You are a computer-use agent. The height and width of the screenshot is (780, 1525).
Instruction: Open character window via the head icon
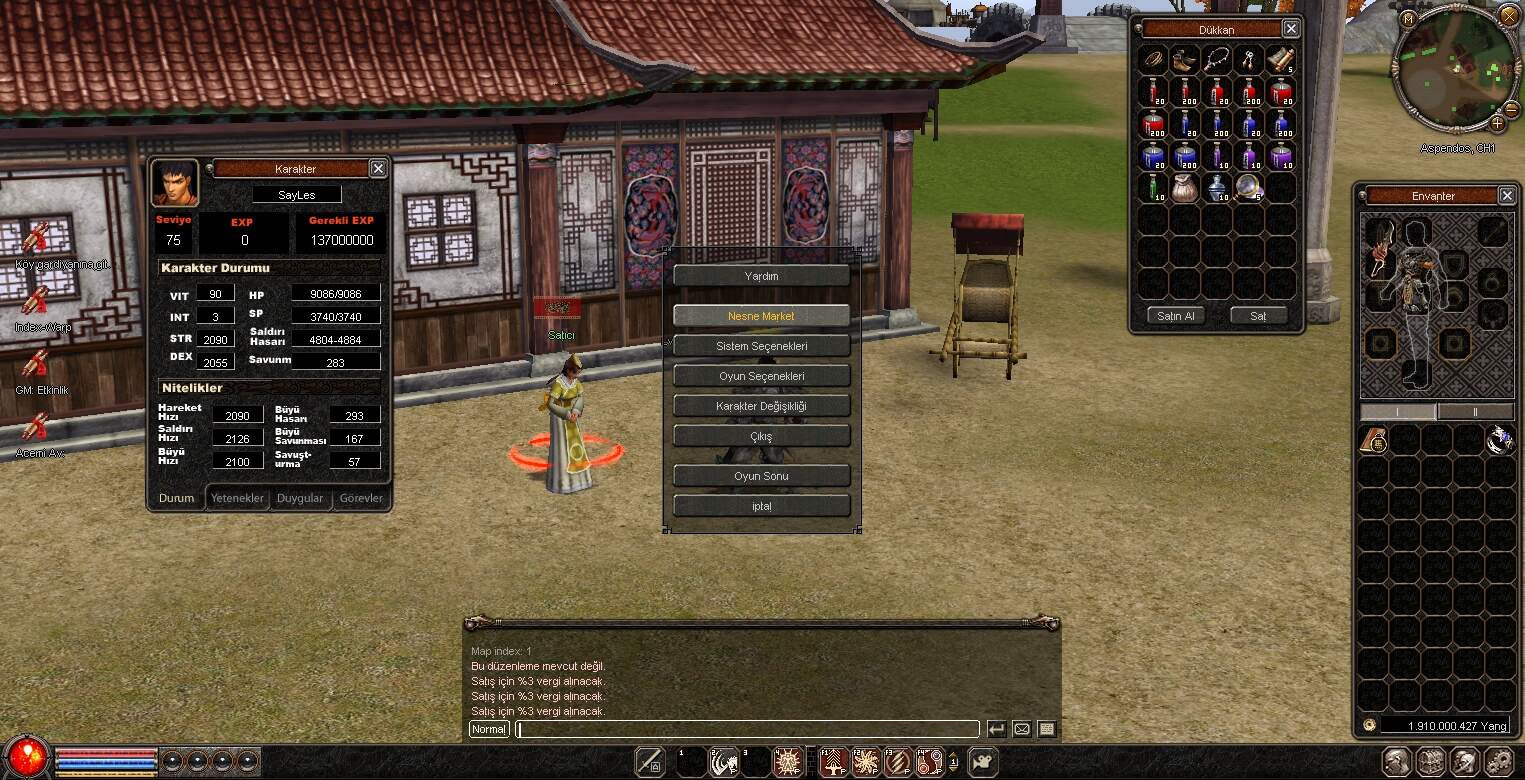point(1398,762)
